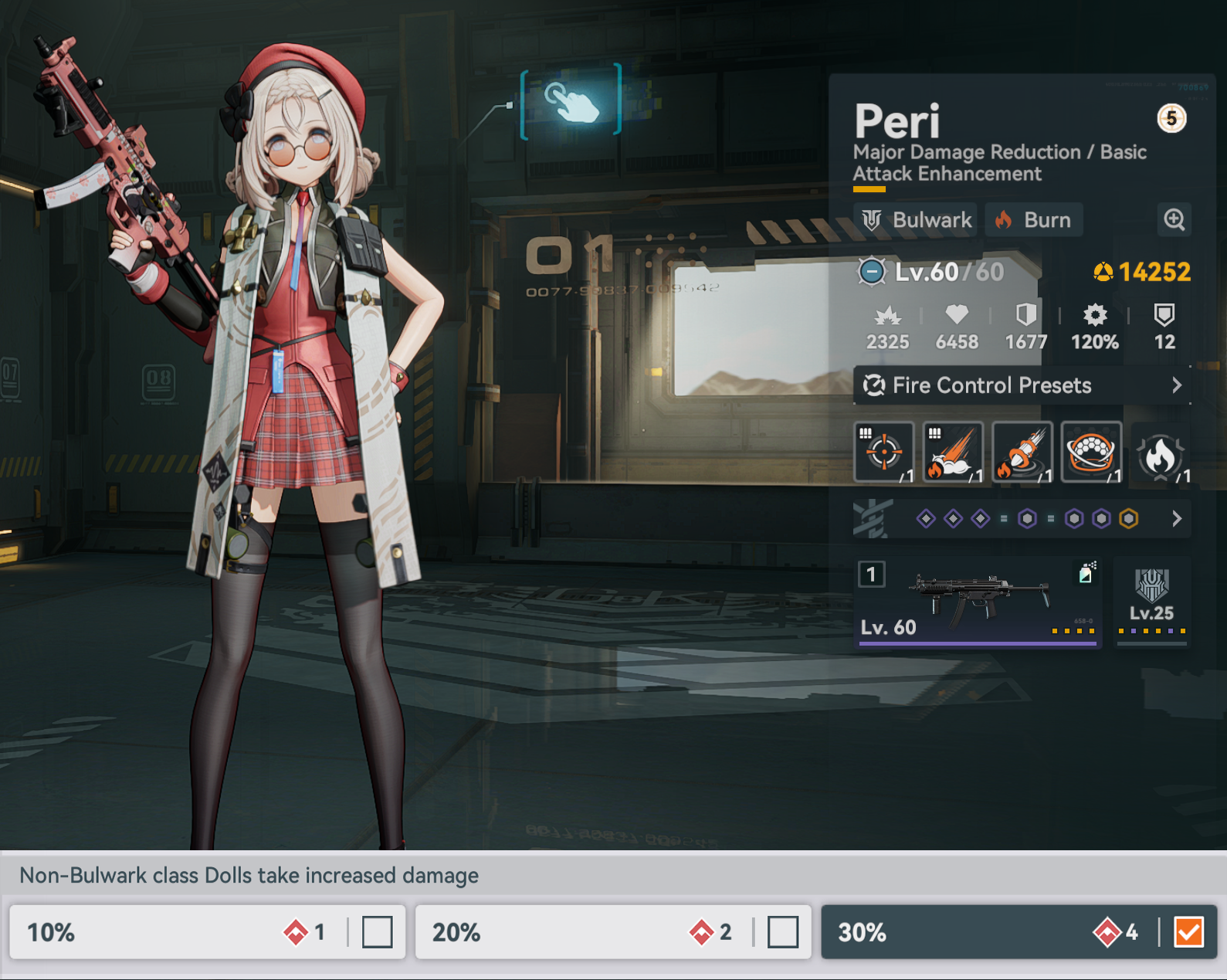Image resolution: width=1227 pixels, height=980 pixels.
Task: Click the magnifier details icon beside Burn
Action: (1174, 220)
